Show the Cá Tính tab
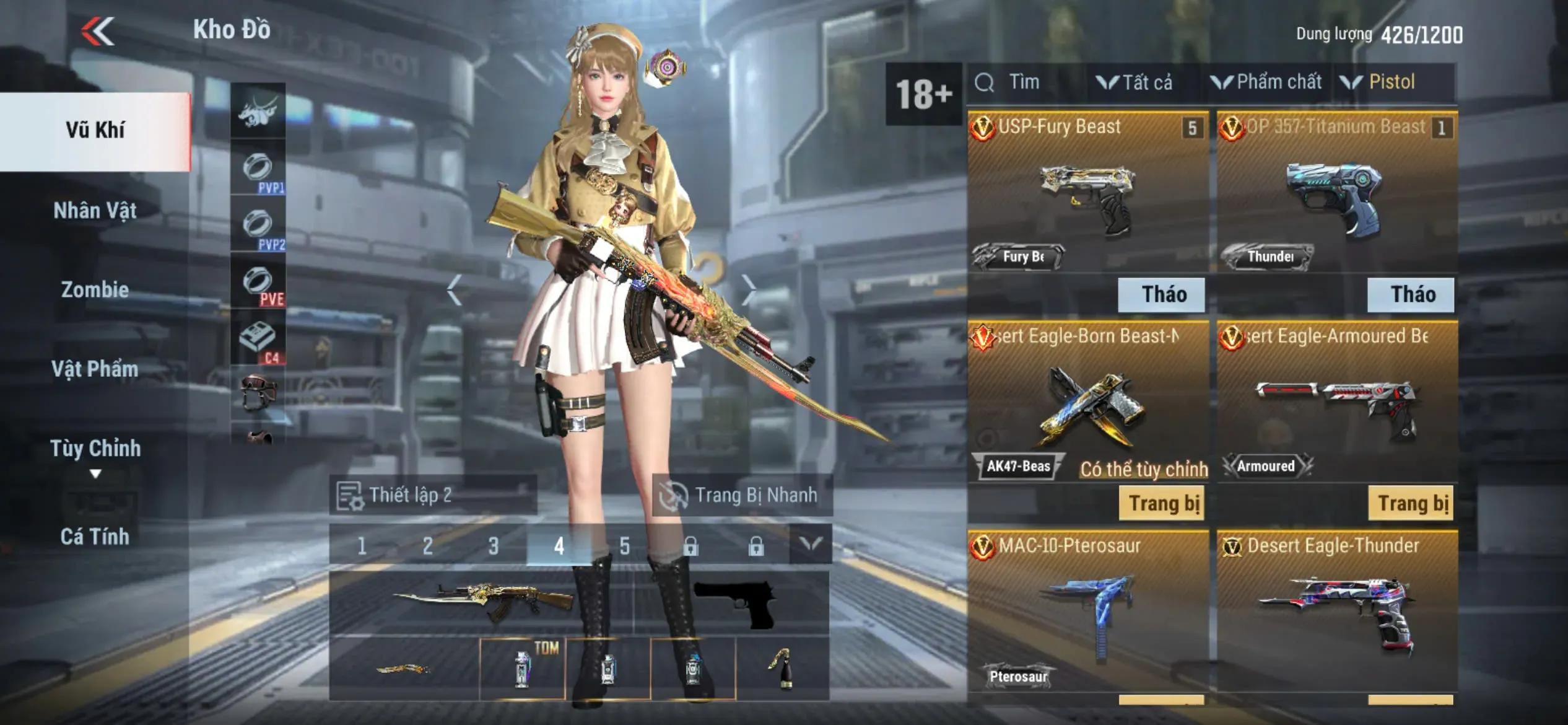Viewport: 1568px width, 725px height. pyautogui.click(x=95, y=536)
